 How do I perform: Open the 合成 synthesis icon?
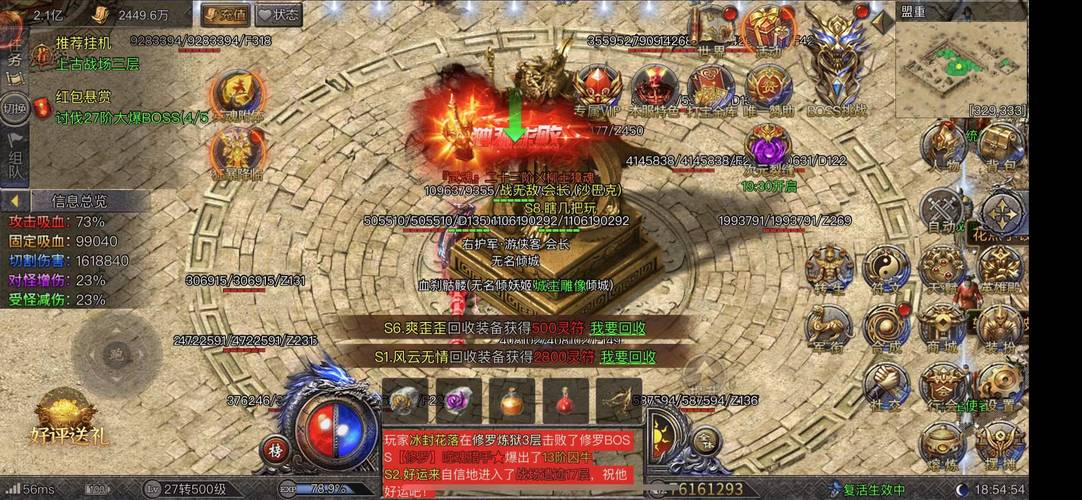(x=886, y=325)
